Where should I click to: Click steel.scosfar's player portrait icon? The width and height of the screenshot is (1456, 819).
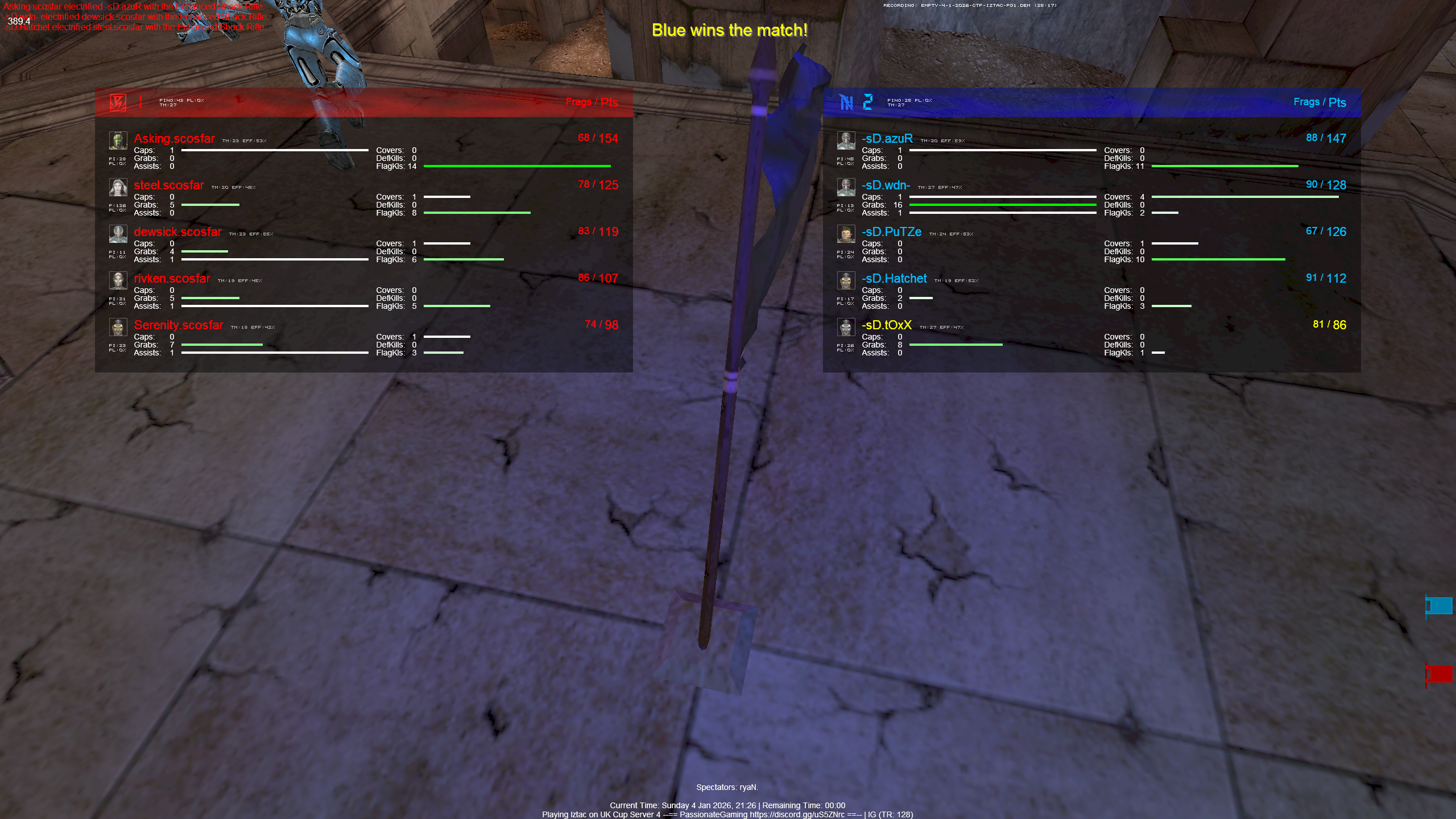(118, 188)
